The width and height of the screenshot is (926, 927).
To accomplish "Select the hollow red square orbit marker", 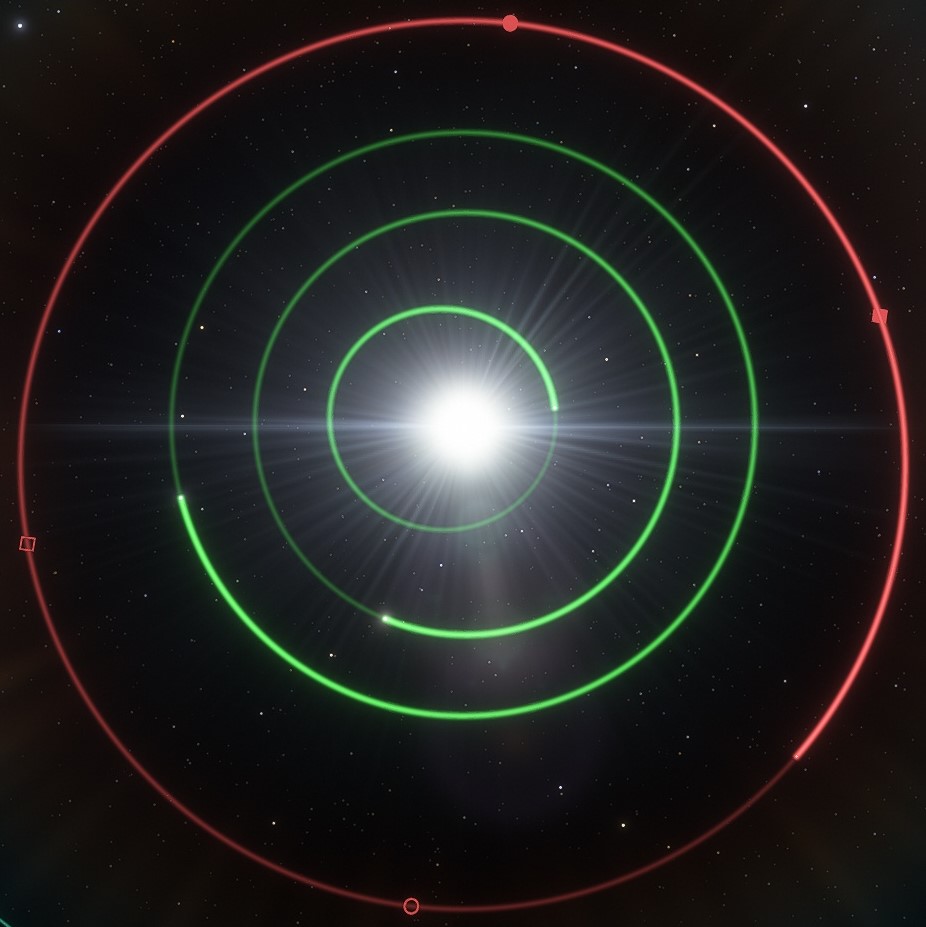I will tap(27, 543).
